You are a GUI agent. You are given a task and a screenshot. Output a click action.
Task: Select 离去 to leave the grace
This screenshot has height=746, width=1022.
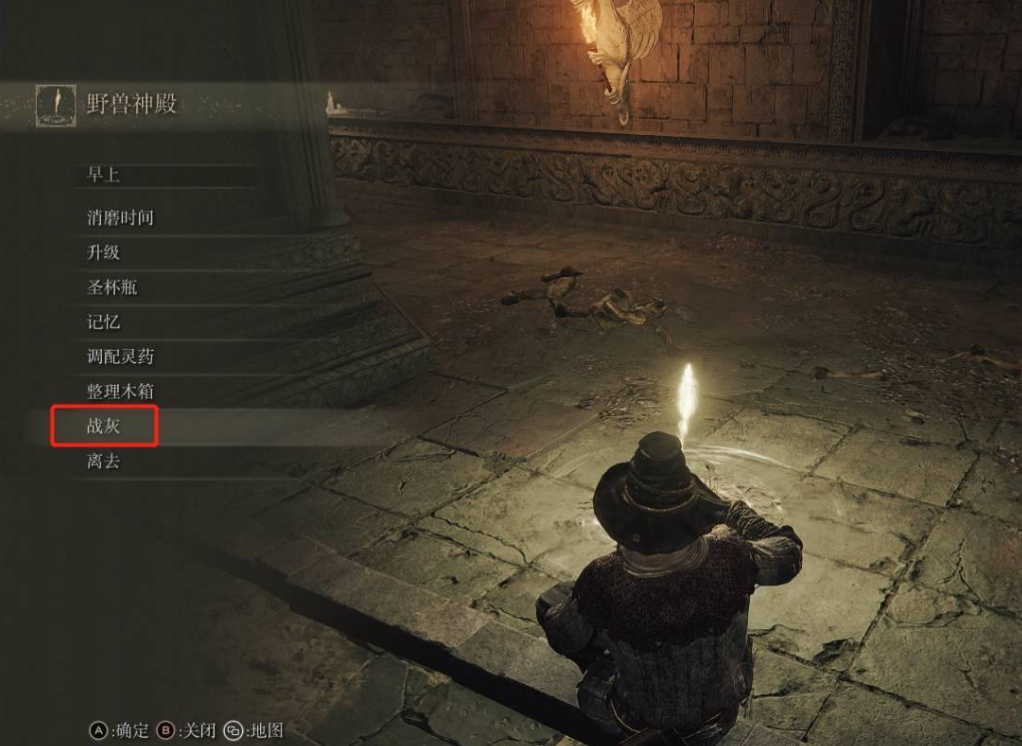[x=104, y=462]
